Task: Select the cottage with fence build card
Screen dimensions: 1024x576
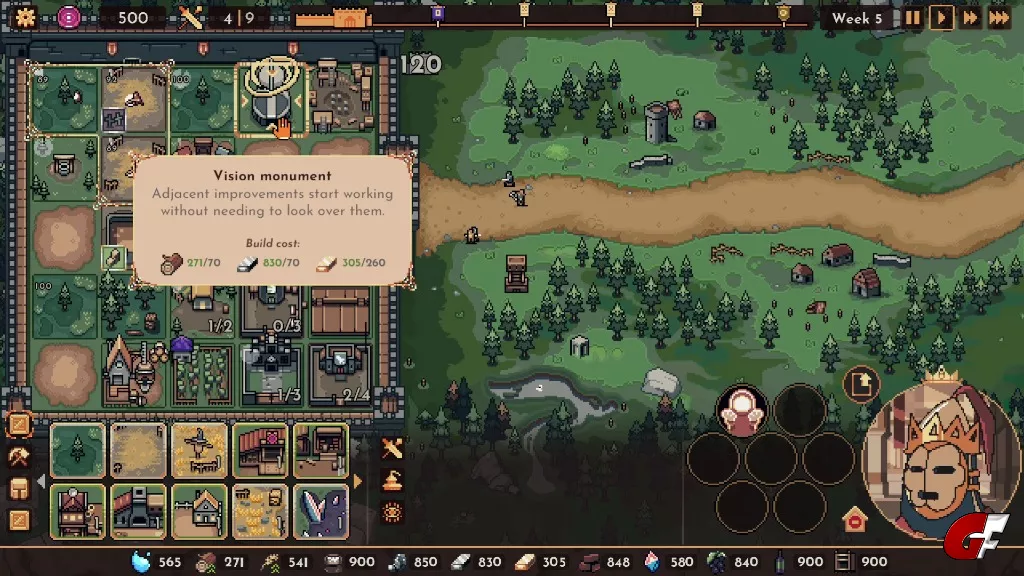Action: [199, 511]
